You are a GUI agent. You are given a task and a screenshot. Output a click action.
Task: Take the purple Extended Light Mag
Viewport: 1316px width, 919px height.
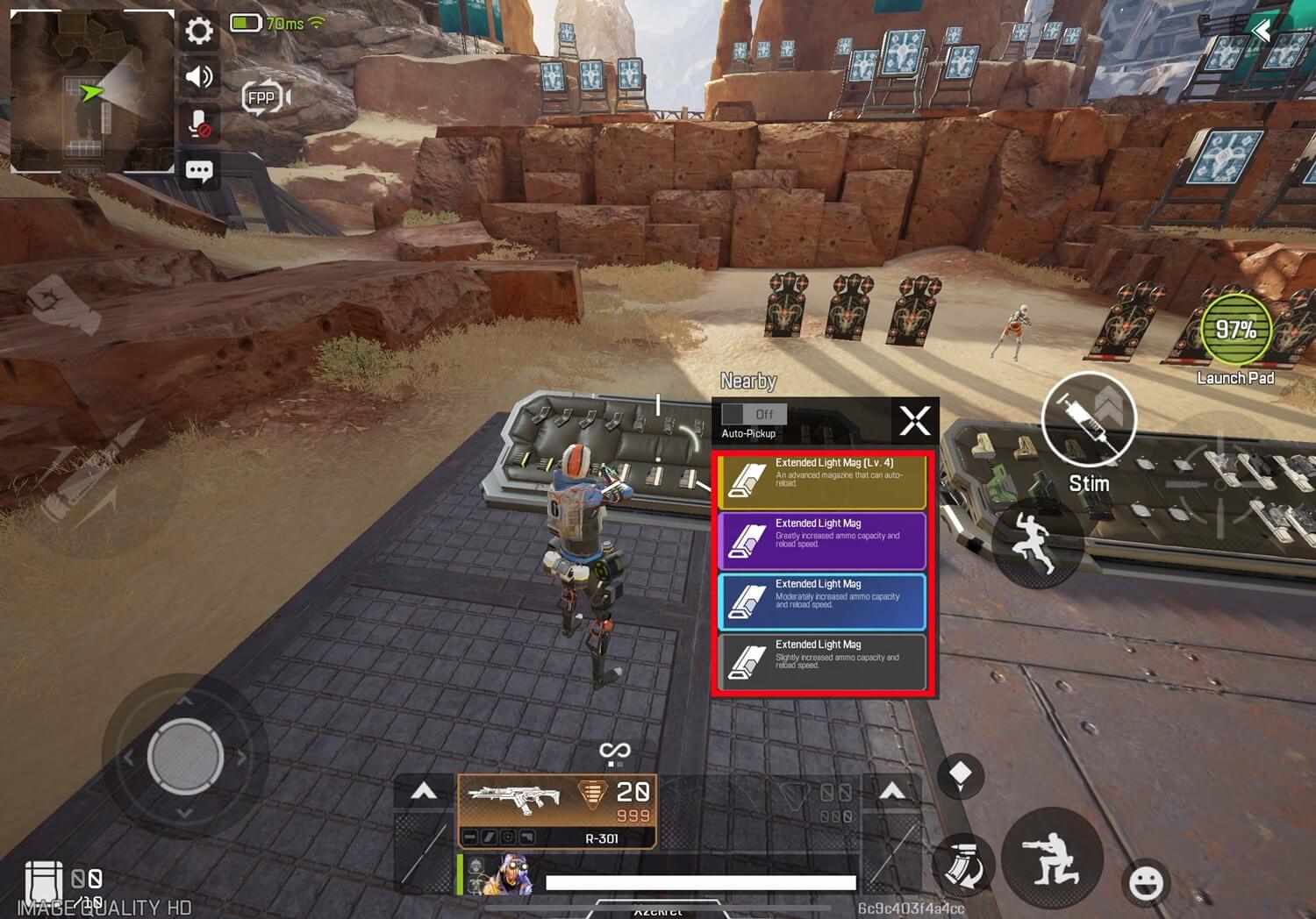822,540
